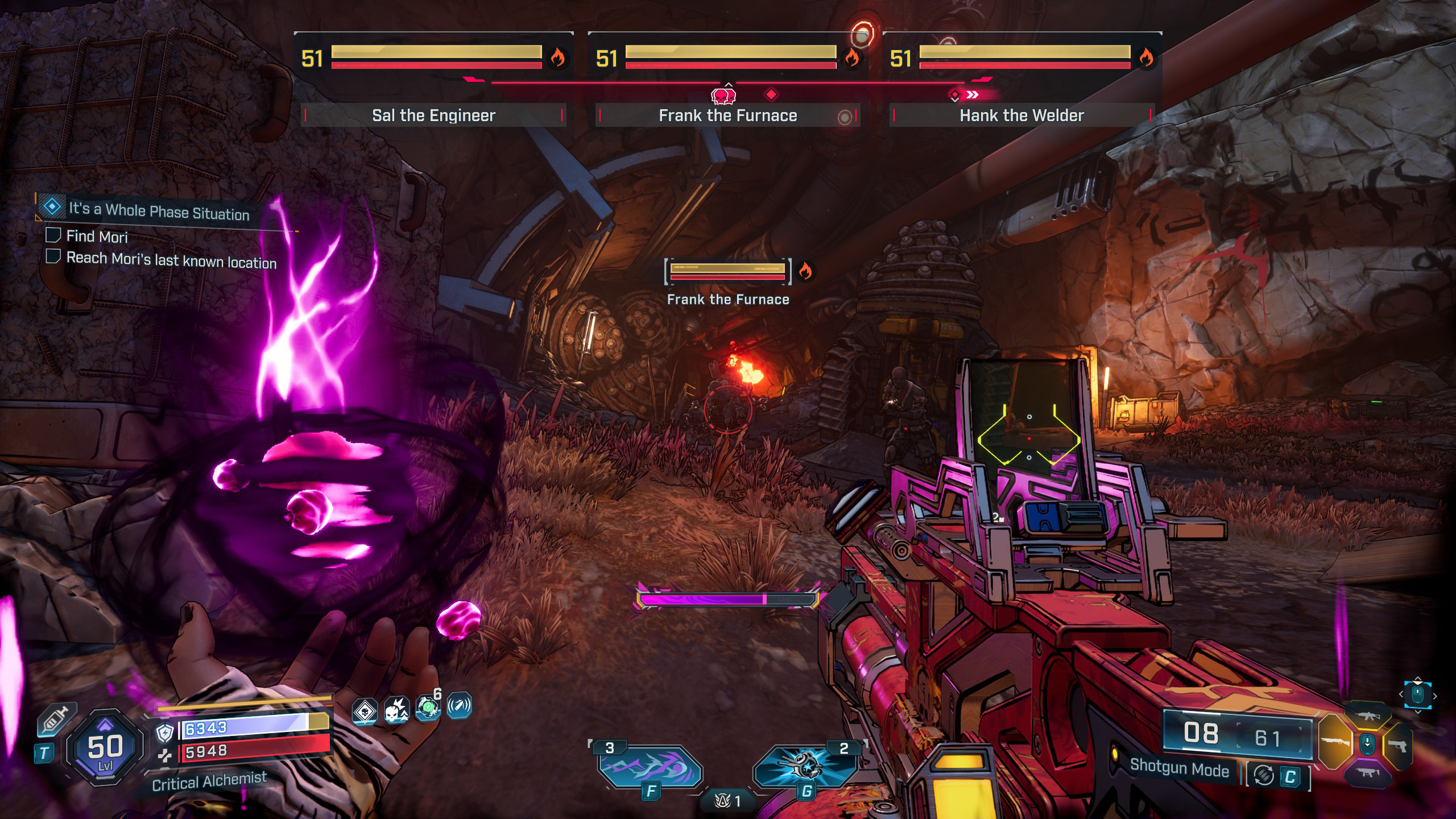Switch to the purple SMG weapon slot
Viewport: 1456px width, 819px height.
[1367, 772]
